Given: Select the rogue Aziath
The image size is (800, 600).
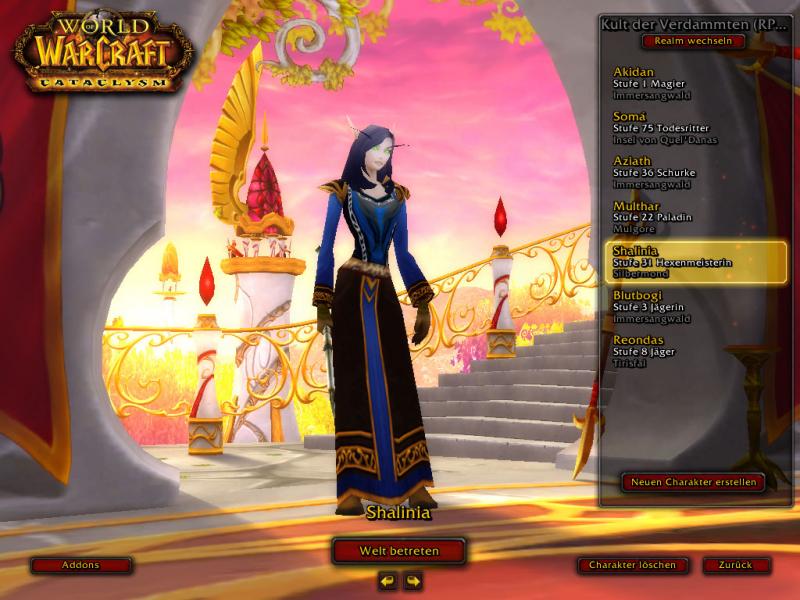Looking at the screenshot, I should click(x=680, y=171).
